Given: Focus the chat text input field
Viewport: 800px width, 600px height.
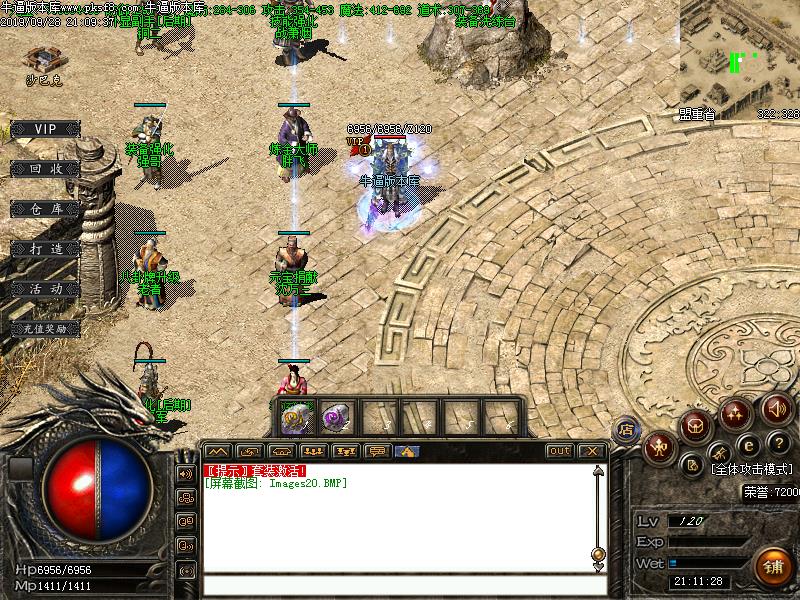Looking at the screenshot, I should 400,585.
